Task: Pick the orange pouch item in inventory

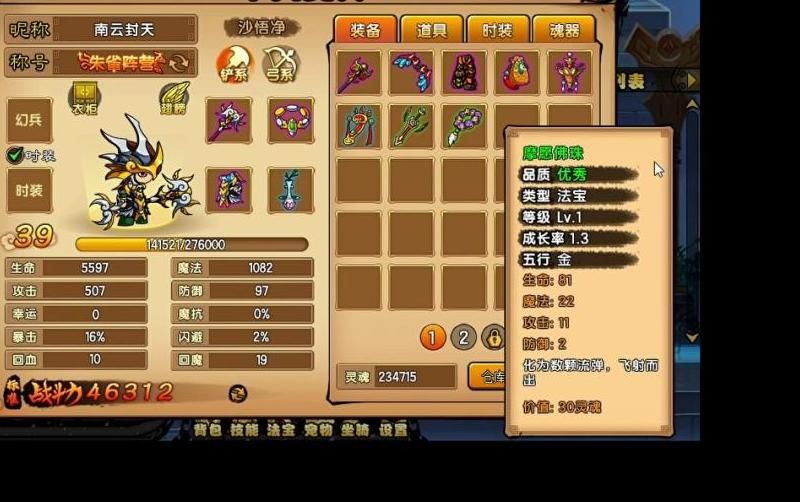Action: [517, 72]
